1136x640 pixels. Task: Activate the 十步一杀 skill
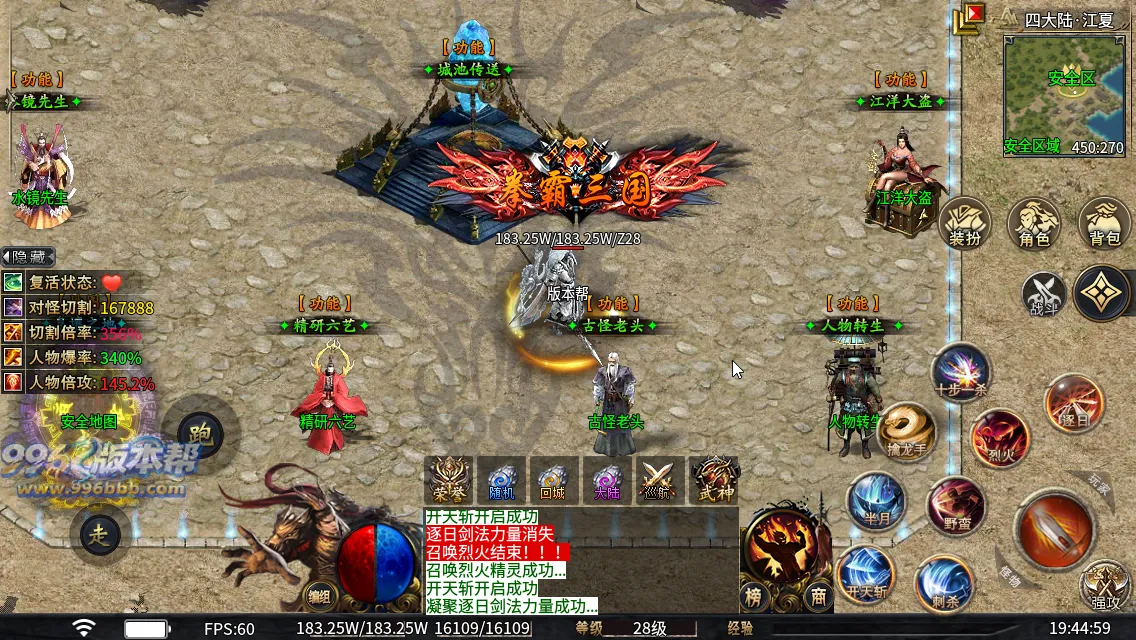pyautogui.click(x=961, y=370)
